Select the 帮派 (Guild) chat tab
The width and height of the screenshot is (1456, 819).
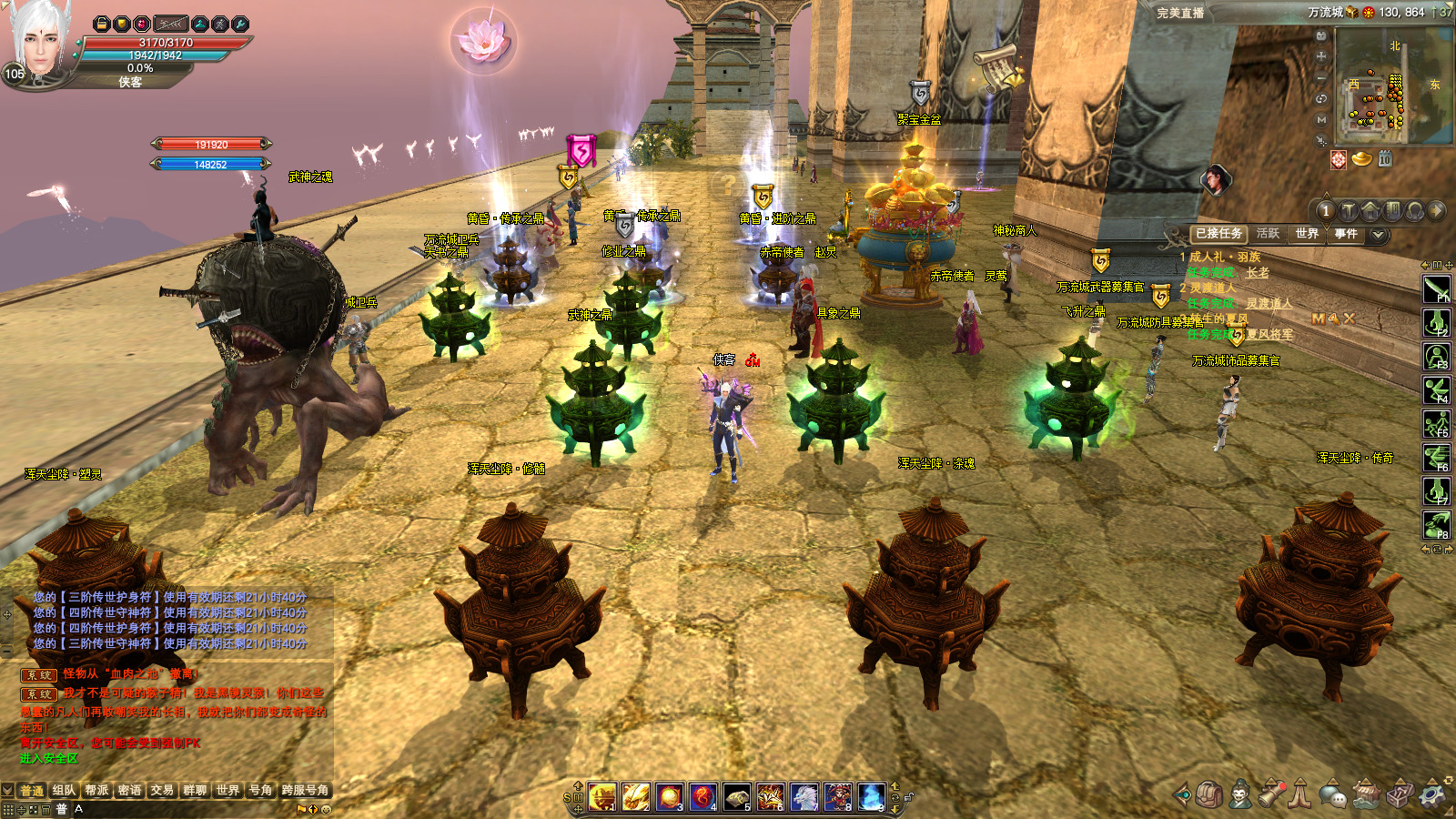[x=96, y=790]
